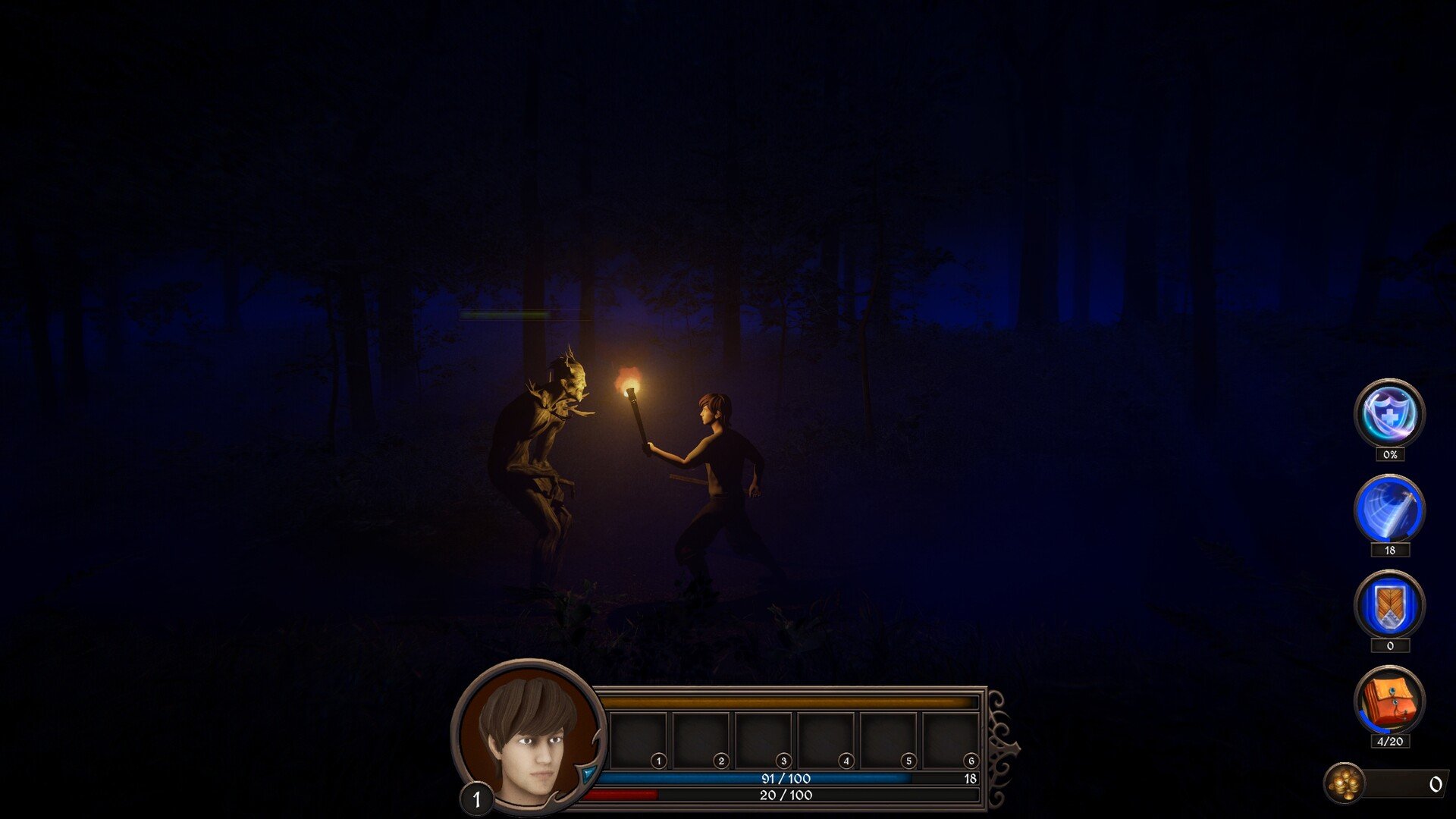Activate the sword slash skill icon
Screen dimensions: 1456x819
1389,510
